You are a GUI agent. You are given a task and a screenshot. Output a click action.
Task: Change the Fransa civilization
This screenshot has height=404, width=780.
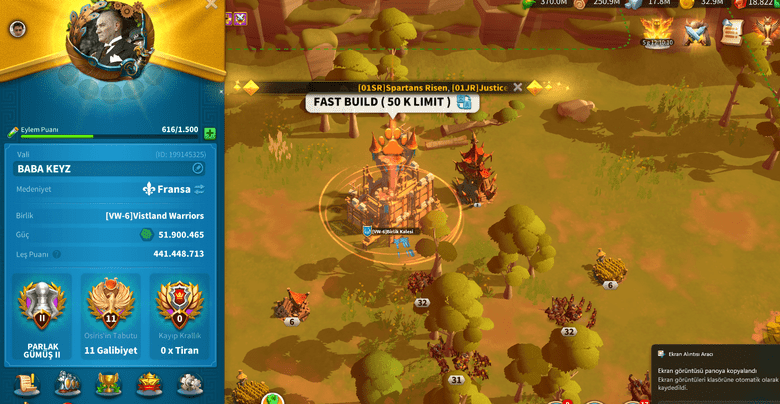pos(199,189)
